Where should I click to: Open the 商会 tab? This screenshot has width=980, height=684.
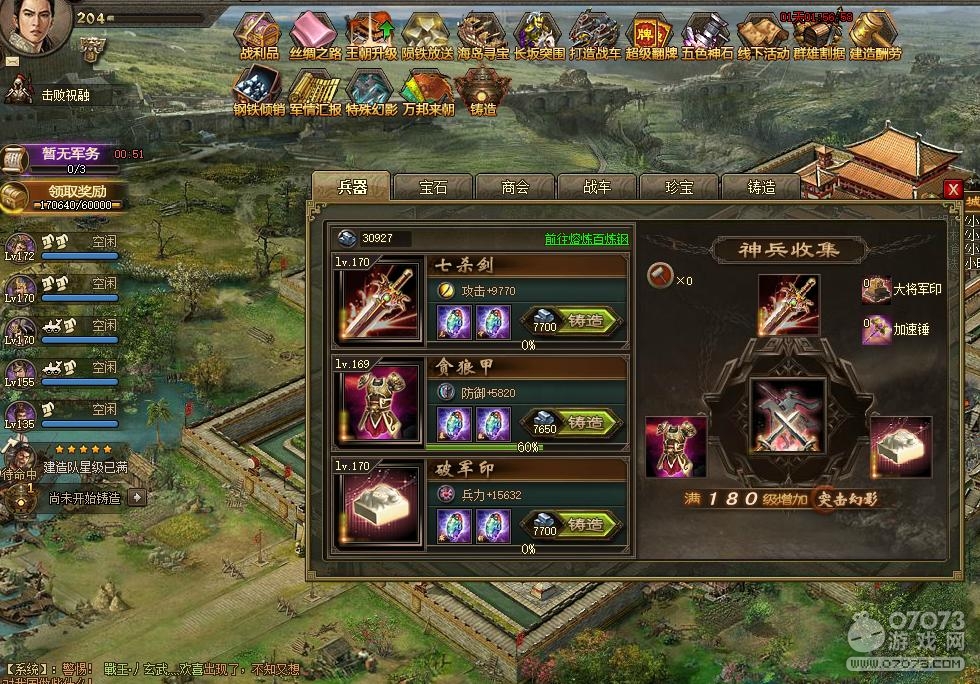tap(515, 187)
